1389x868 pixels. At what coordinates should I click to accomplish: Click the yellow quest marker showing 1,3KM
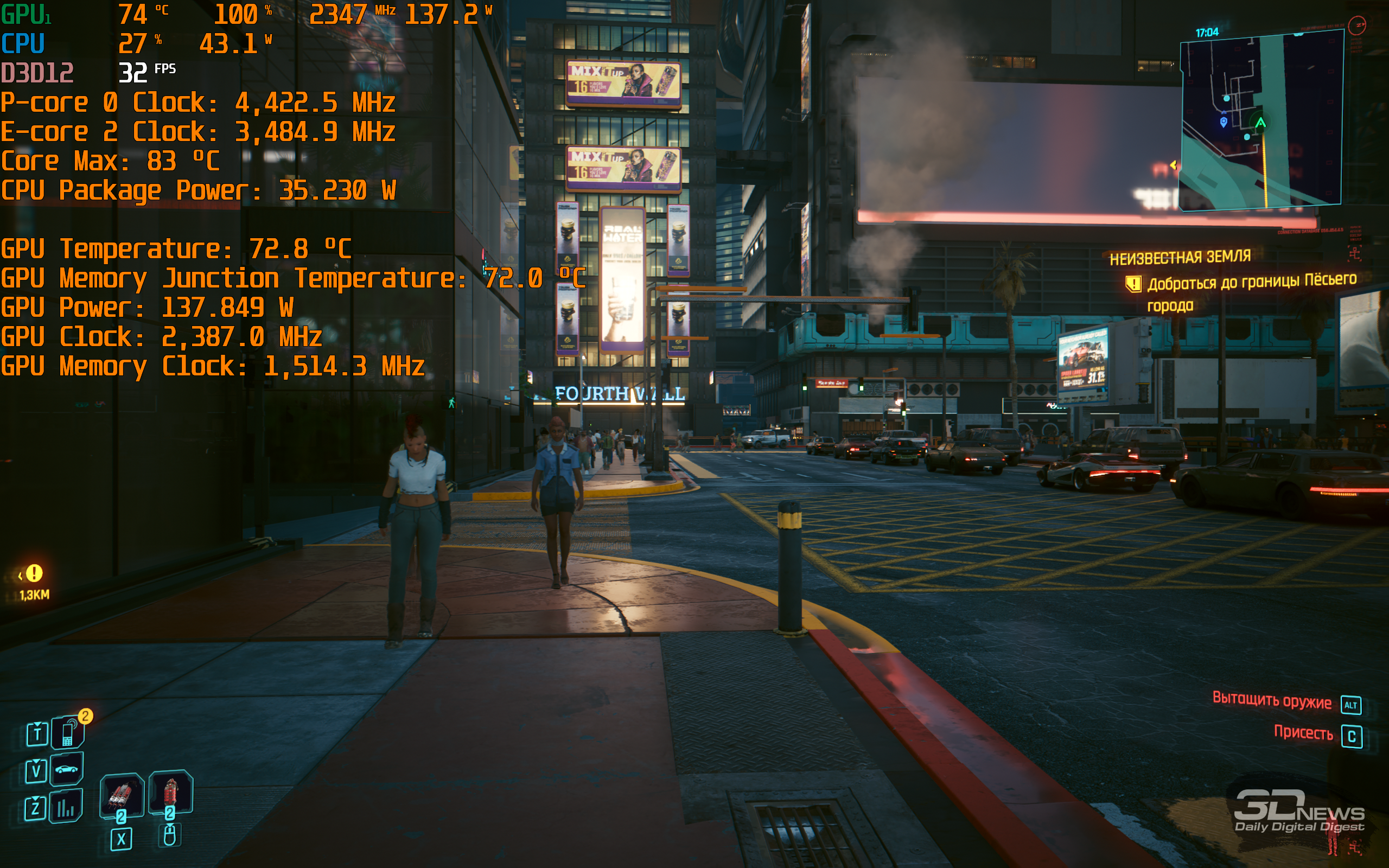coord(34,573)
